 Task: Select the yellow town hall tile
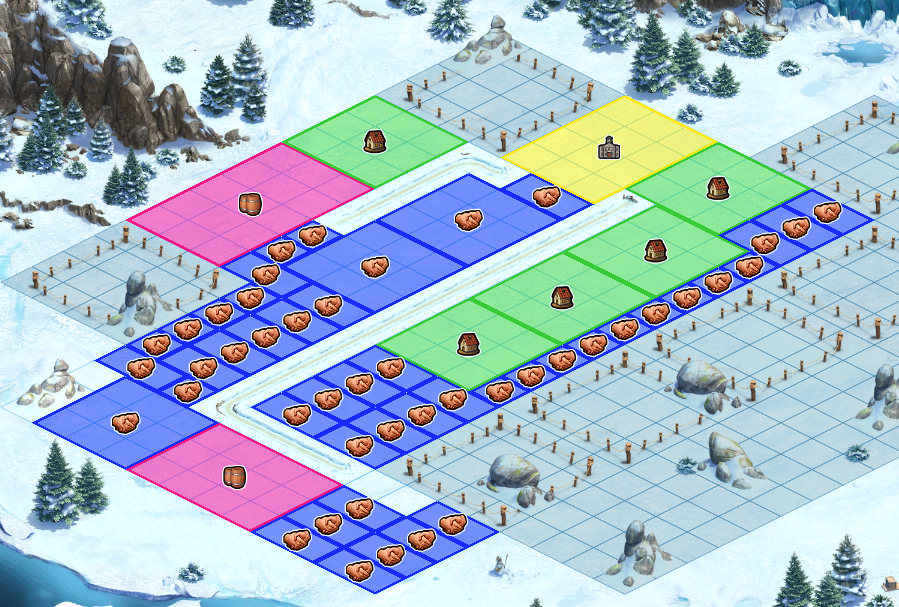pyautogui.click(x=609, y=149)
